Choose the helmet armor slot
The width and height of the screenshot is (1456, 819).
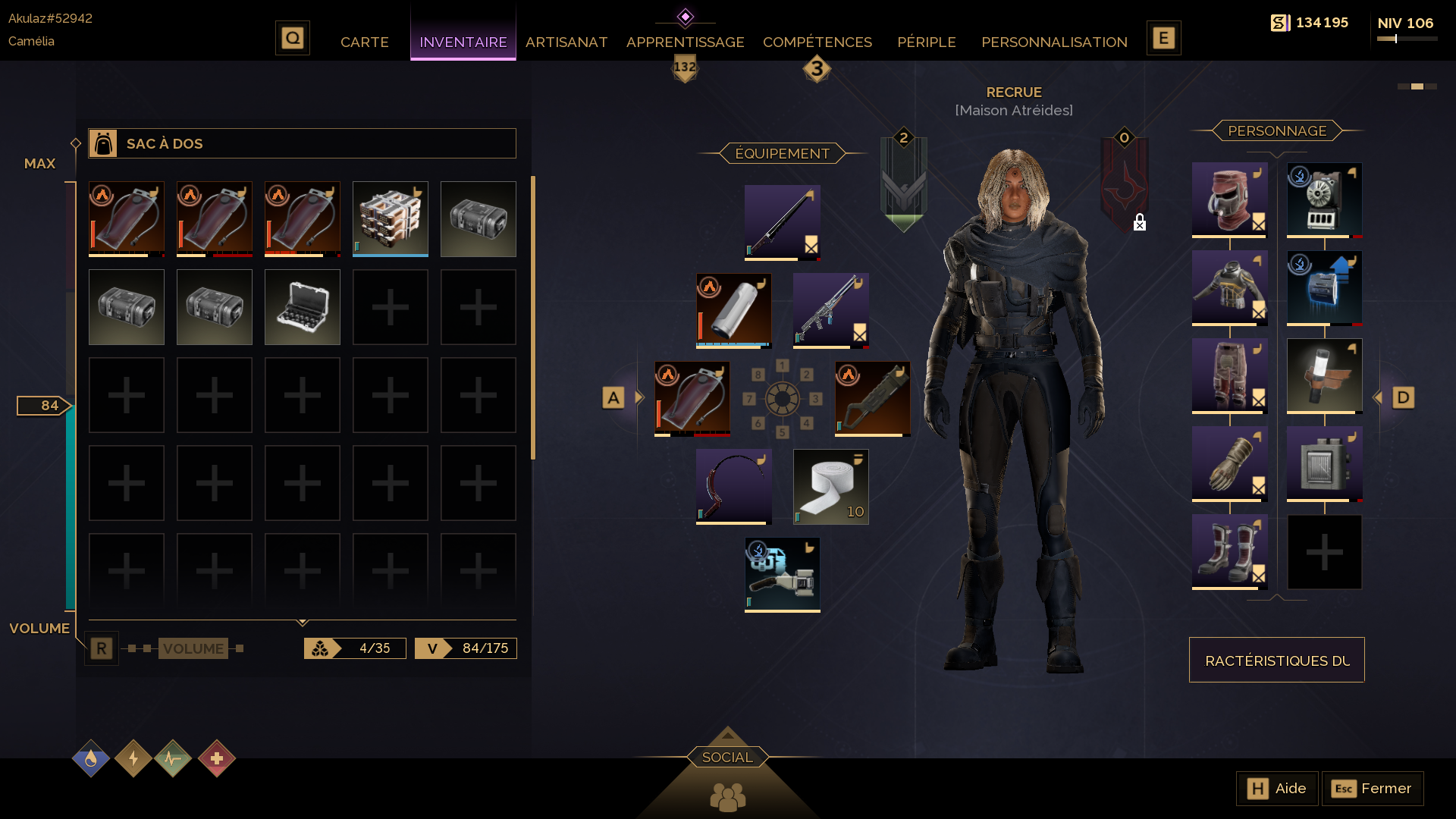point(1229,200)
